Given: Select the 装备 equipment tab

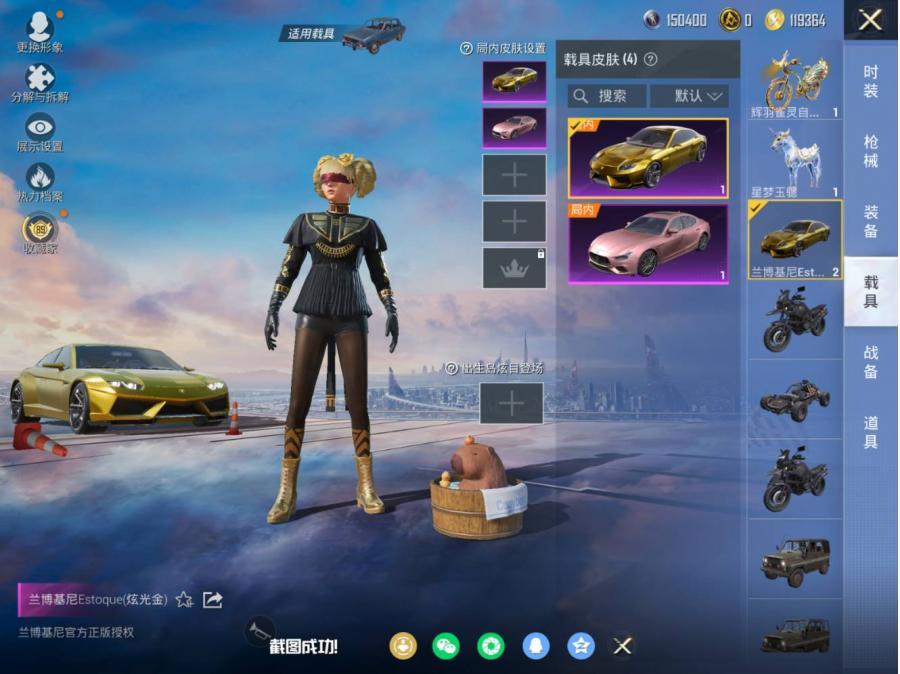Looking at the screenshot, I should (871, 222).
